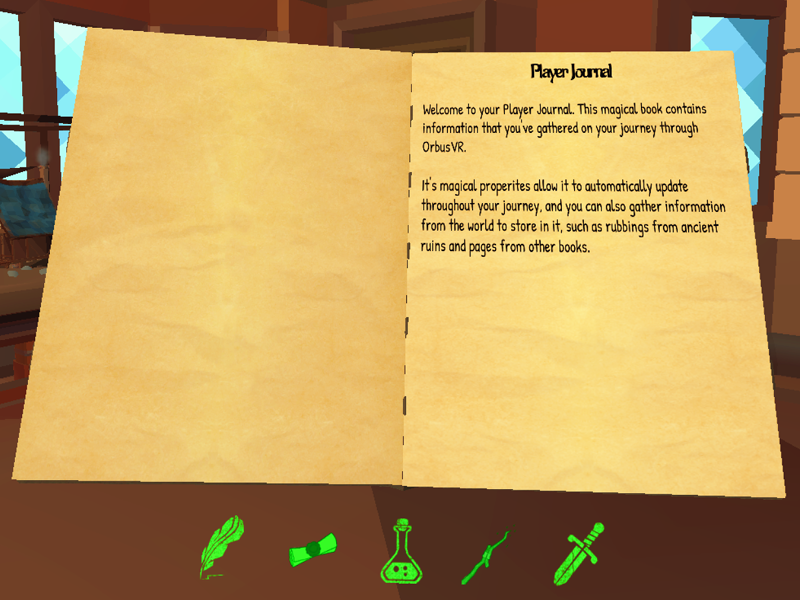Screen dimensions: 800x600
Task: Open the green feather quill section
Action: tap(220, 547)
